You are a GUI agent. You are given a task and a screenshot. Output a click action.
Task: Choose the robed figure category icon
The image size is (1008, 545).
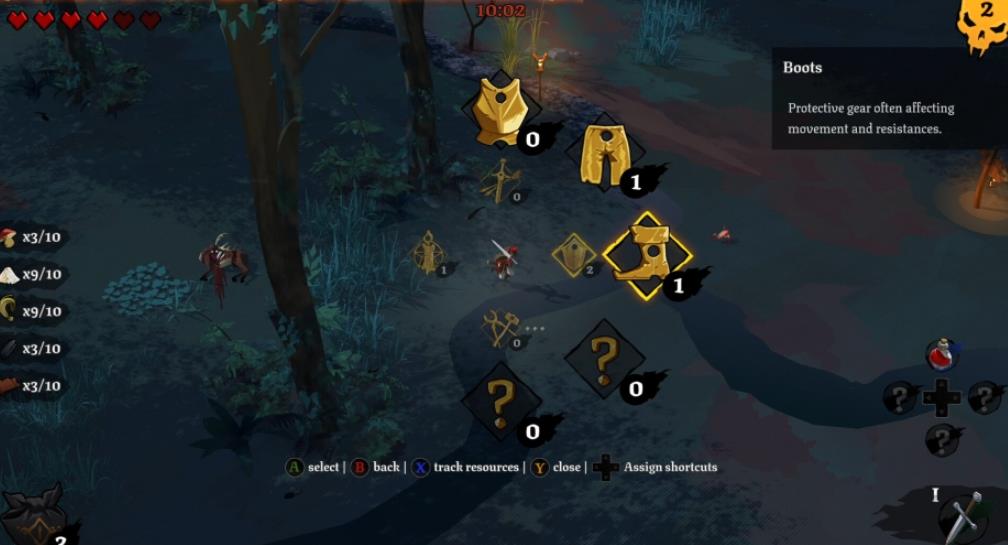(429, 252)
